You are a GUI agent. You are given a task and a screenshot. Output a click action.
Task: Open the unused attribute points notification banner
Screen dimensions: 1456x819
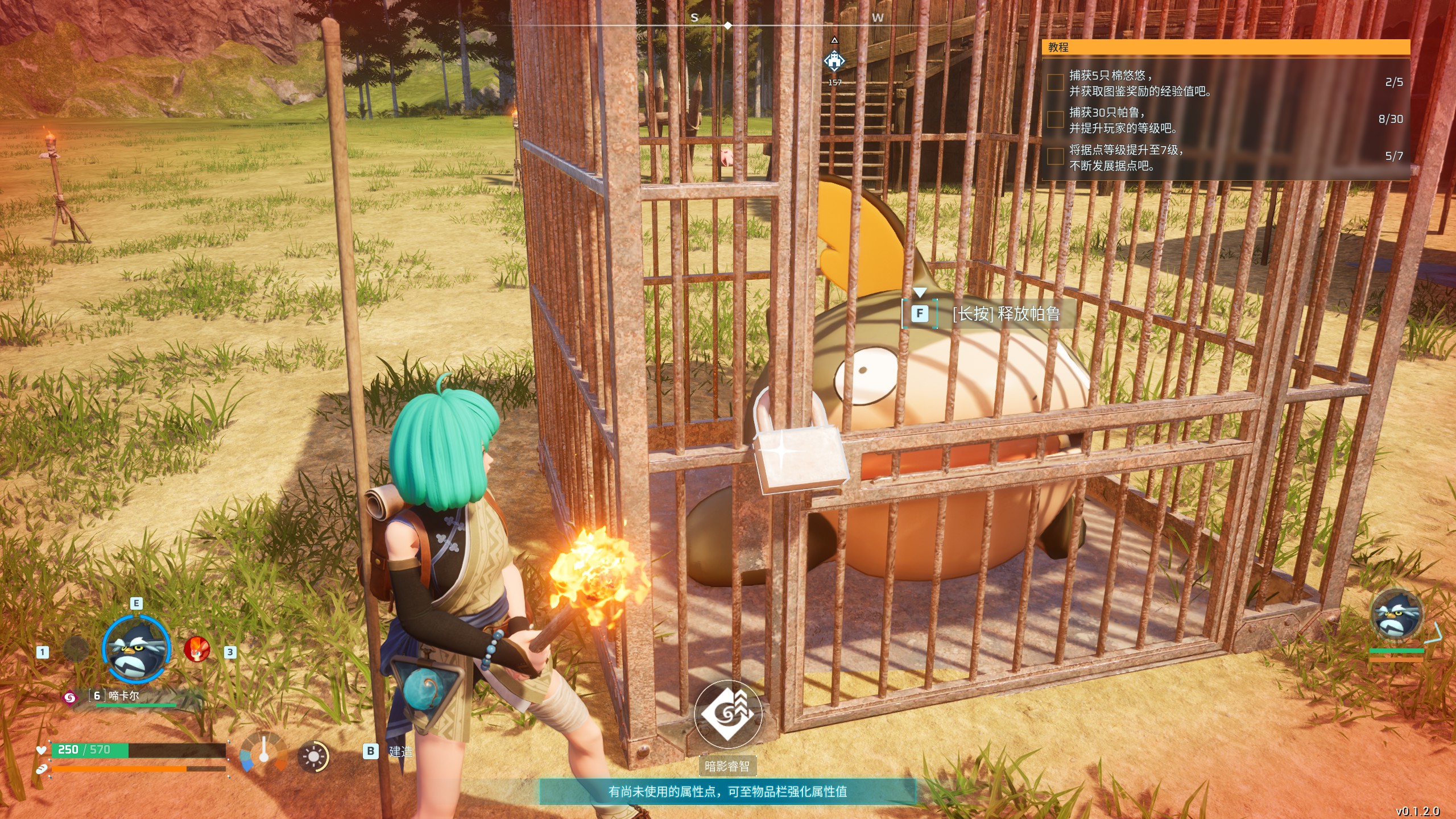pos(727,791)
